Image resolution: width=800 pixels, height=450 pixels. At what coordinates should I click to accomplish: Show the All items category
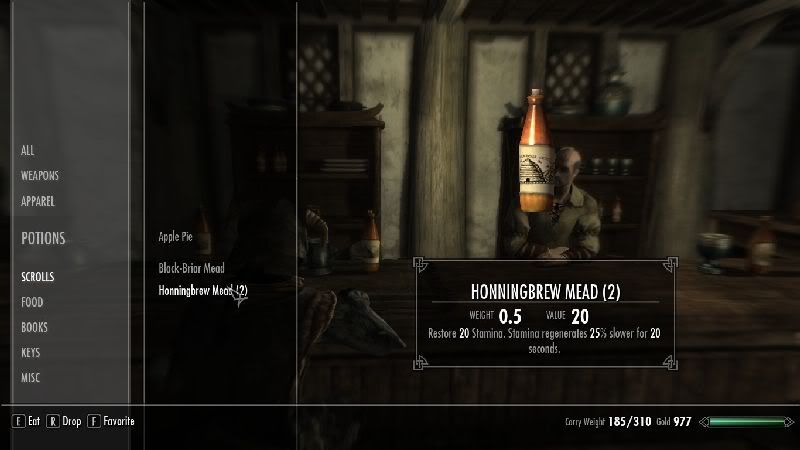pyautogui.click(x=28, y=151)
